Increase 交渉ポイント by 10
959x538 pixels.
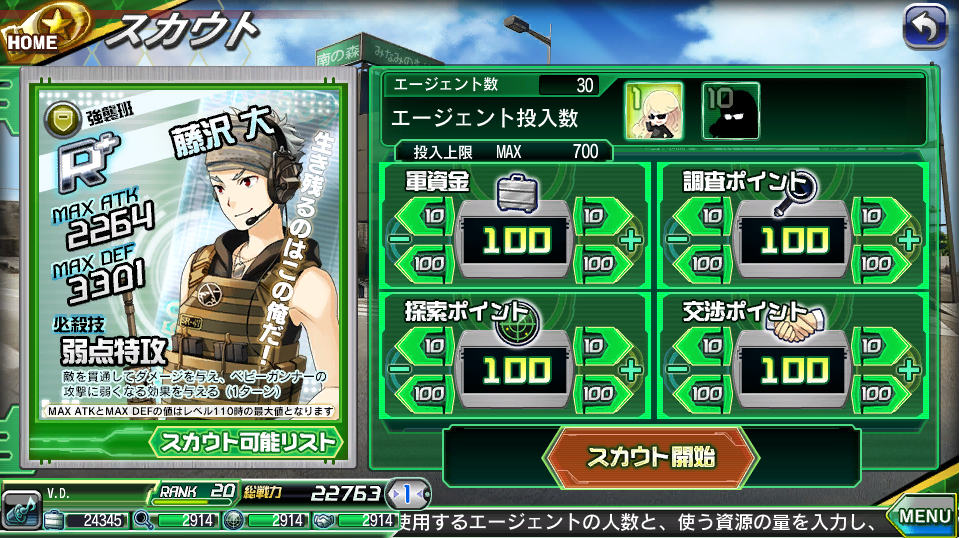(877, 345)
